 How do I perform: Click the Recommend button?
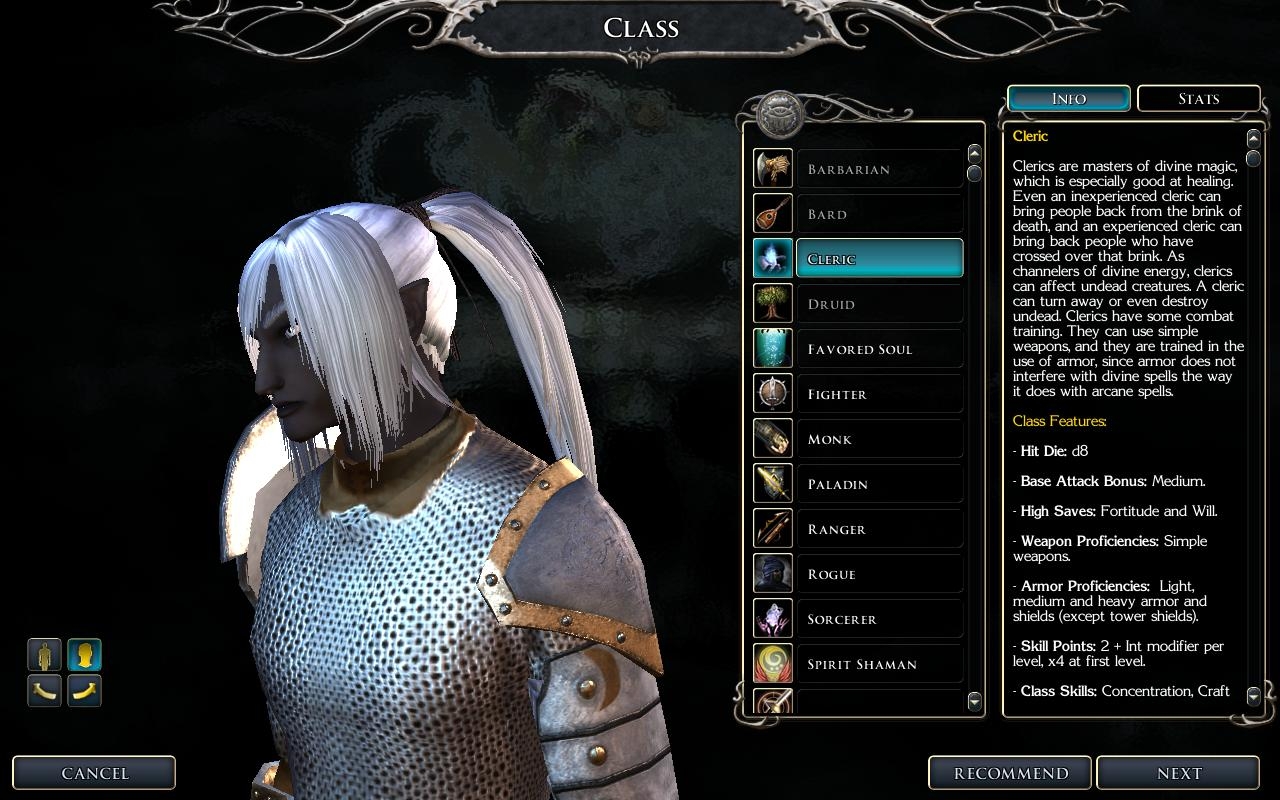[1011, 773]
